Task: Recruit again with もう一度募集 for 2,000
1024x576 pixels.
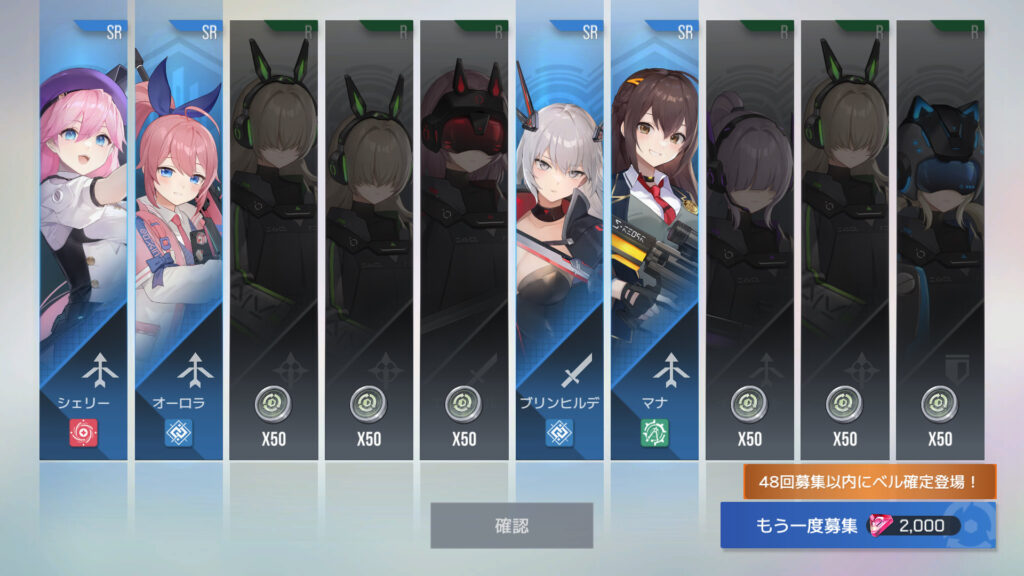Action: (x=858, y=526)
